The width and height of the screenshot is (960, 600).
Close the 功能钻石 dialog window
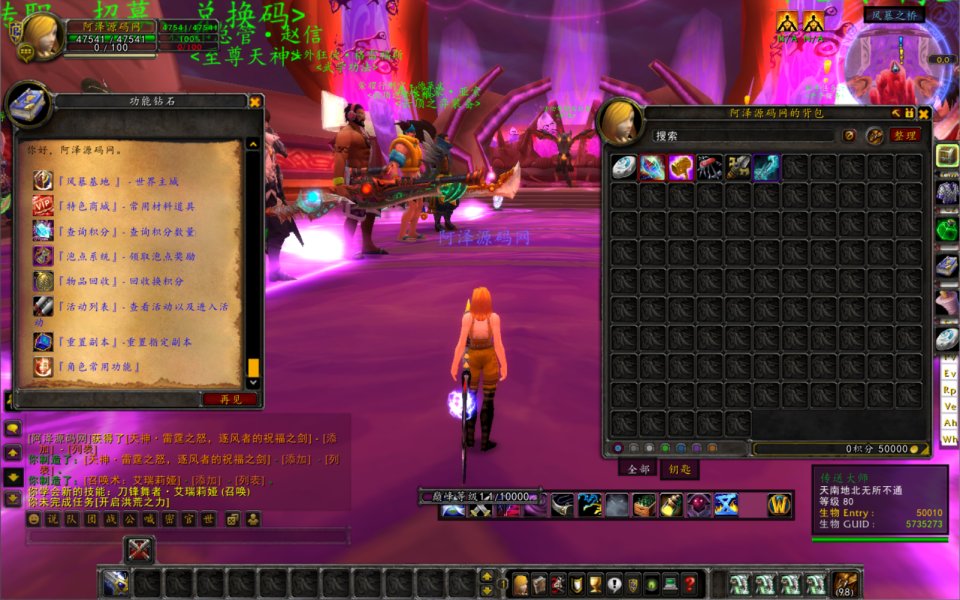[255, 101]
